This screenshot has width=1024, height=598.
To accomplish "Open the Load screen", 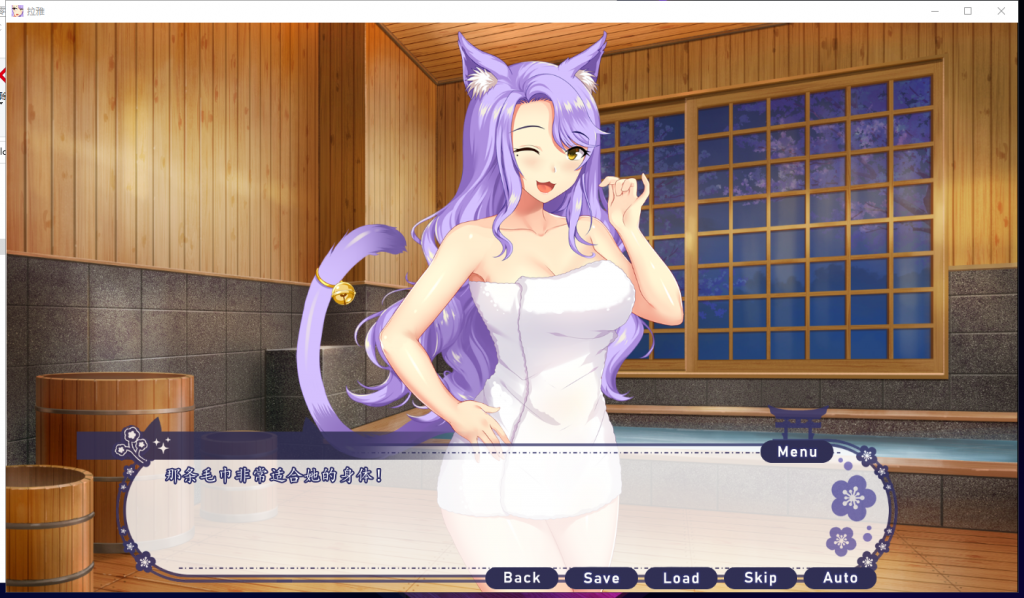I will tap(681, 578).
